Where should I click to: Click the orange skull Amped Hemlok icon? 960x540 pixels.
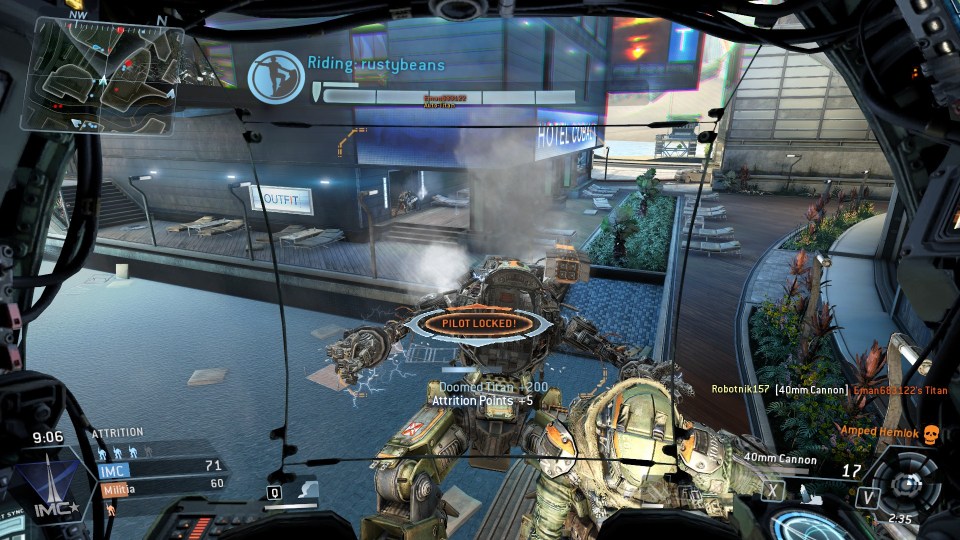click(x=930, y=433)
